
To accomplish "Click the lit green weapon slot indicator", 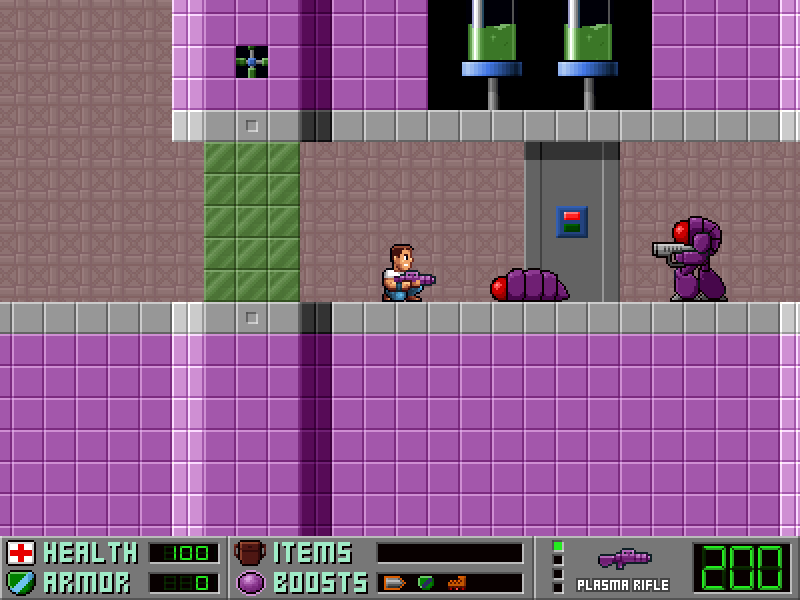I will (x=558, y=547).
